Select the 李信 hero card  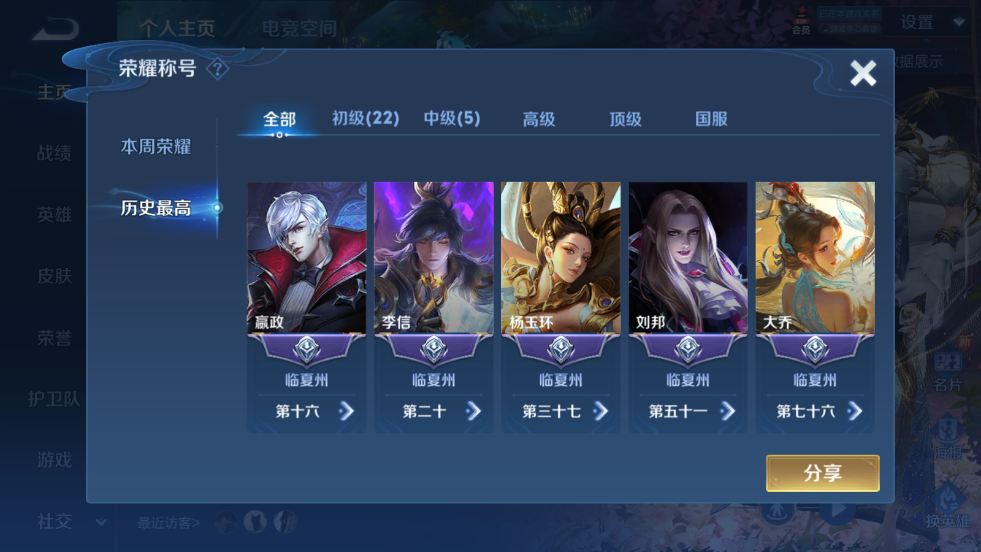pos(434,258)
